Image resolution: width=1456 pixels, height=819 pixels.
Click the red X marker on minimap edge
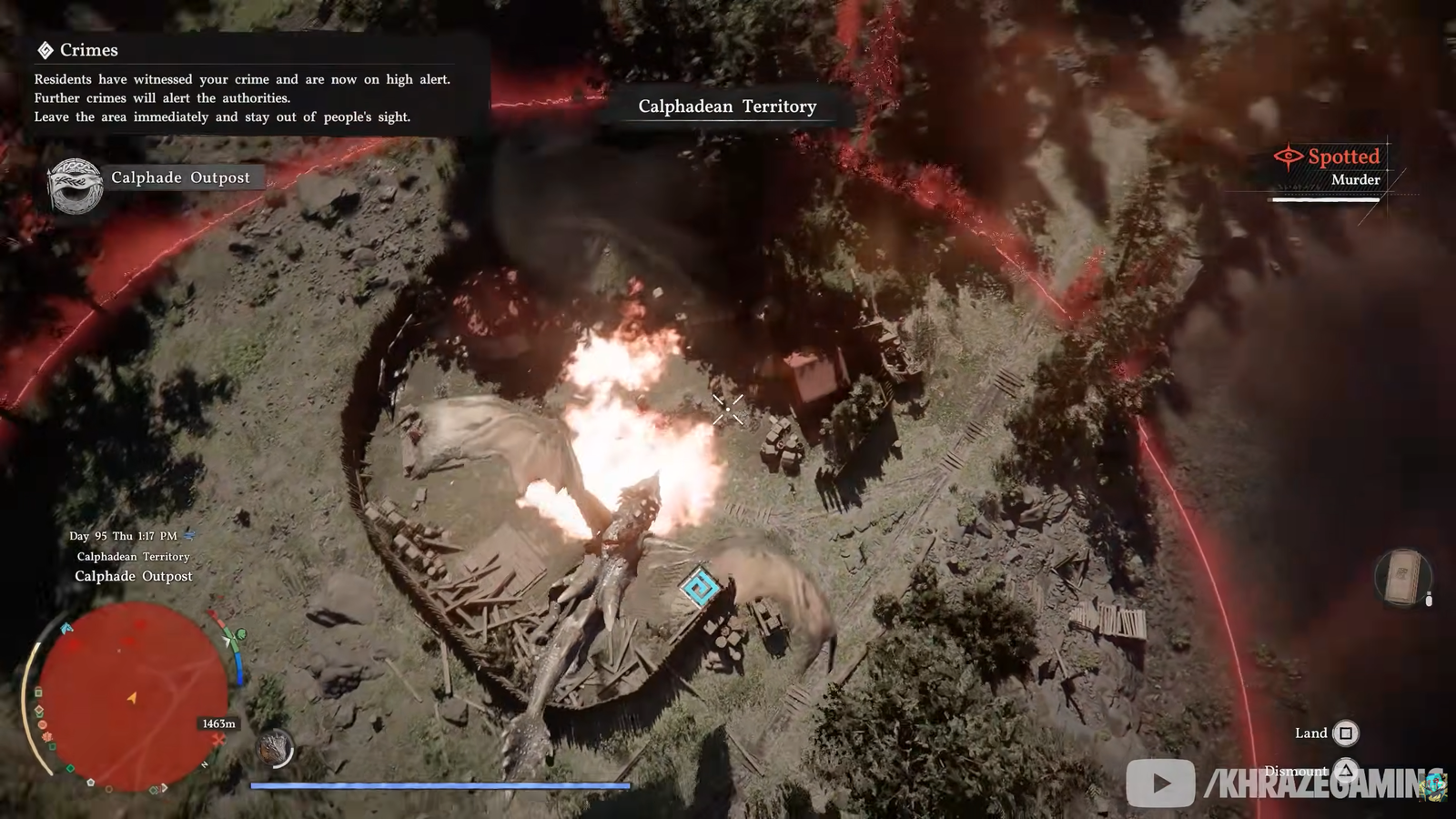[x=219, y=741]
